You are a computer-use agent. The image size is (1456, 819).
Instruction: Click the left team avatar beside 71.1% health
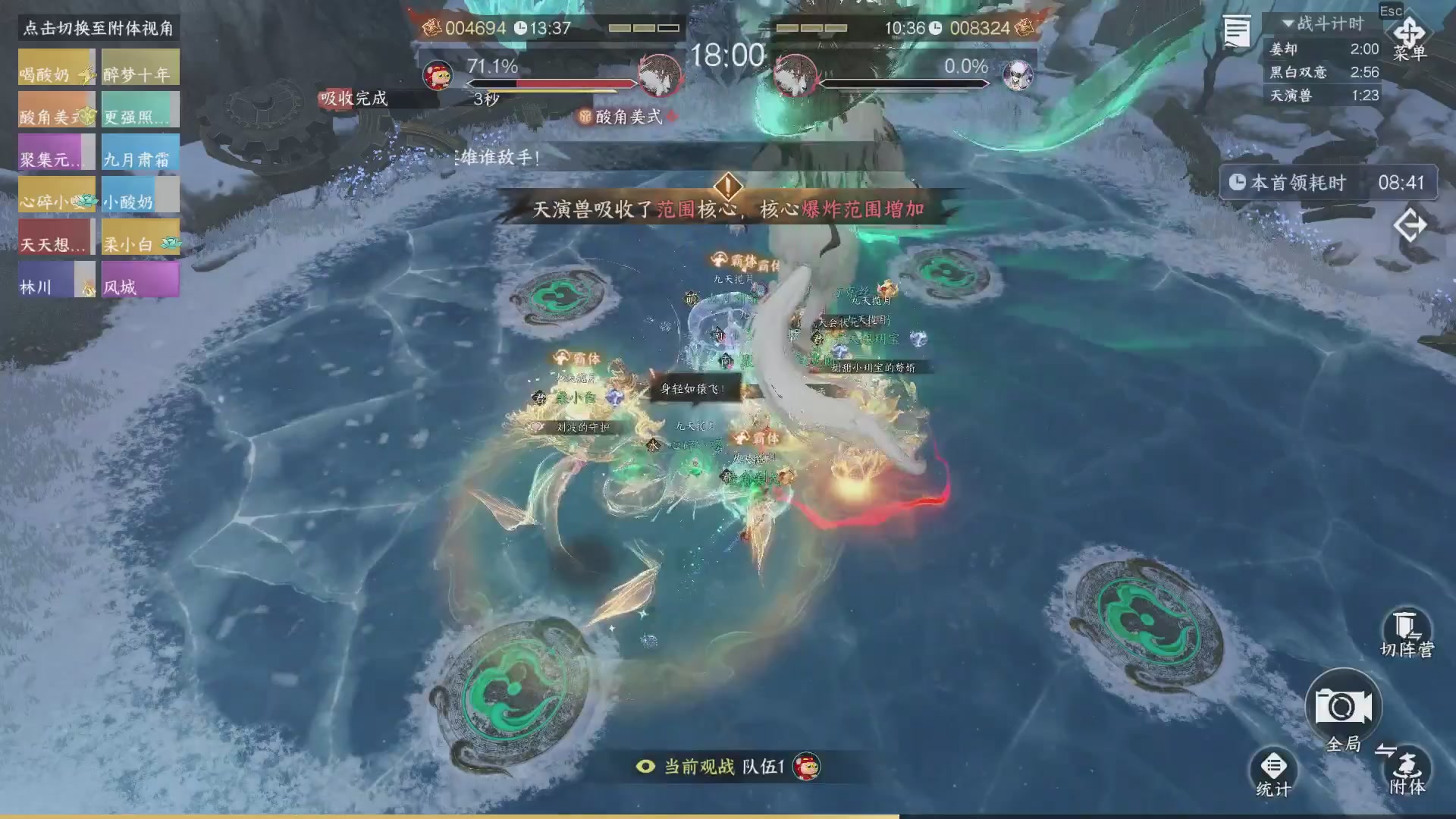click(x=438, y=75)
